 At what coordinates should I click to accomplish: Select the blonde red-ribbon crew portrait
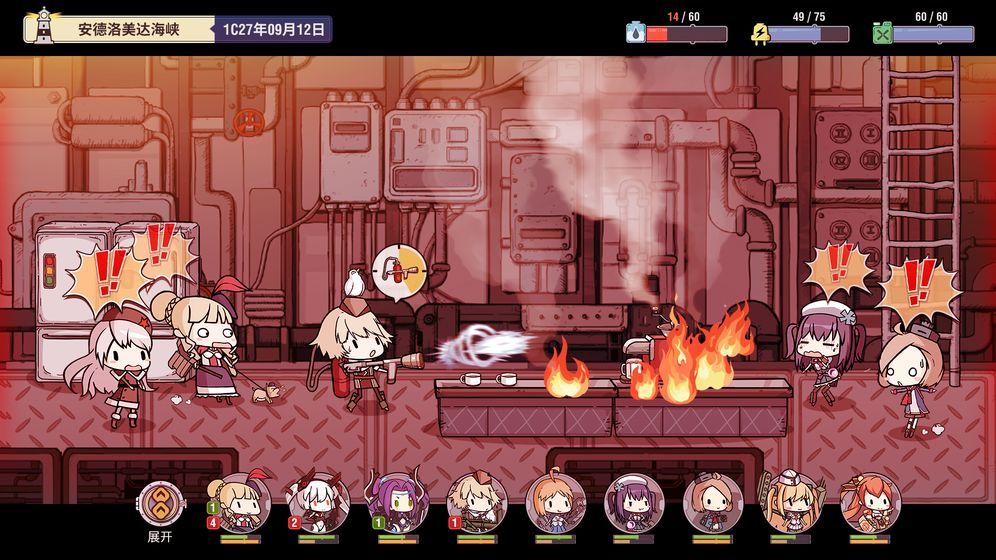pos(240,502)
